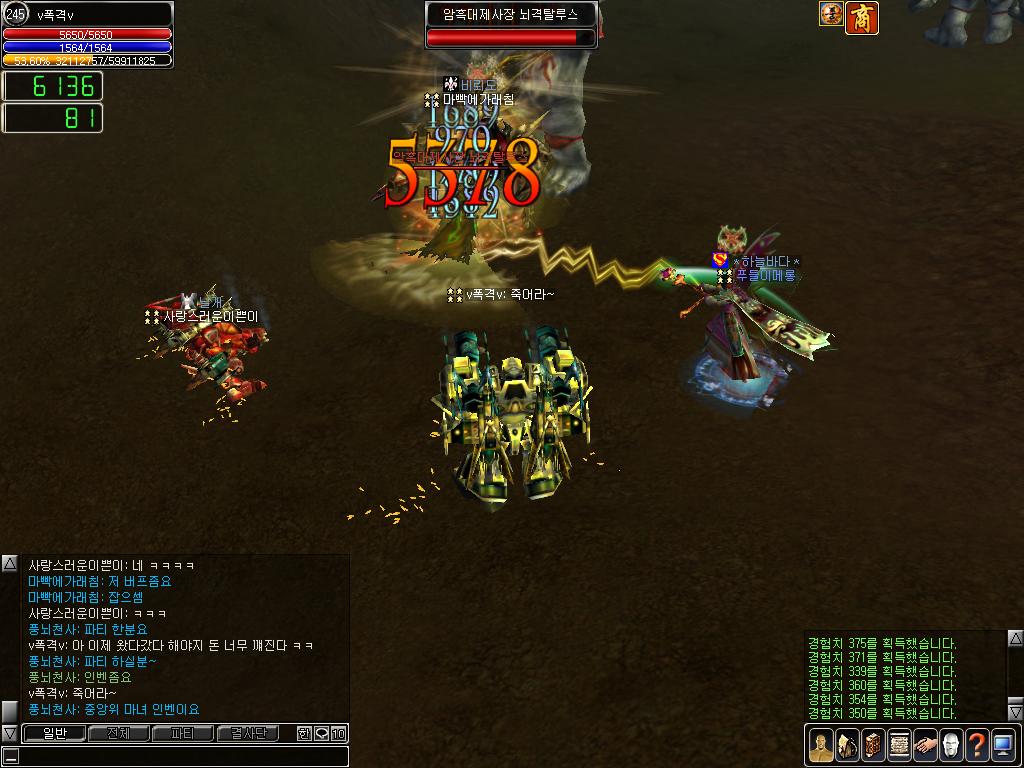1024x768 pixels.
Task: Click the red 商 merchant icon
Action: [x=860, y=17]
